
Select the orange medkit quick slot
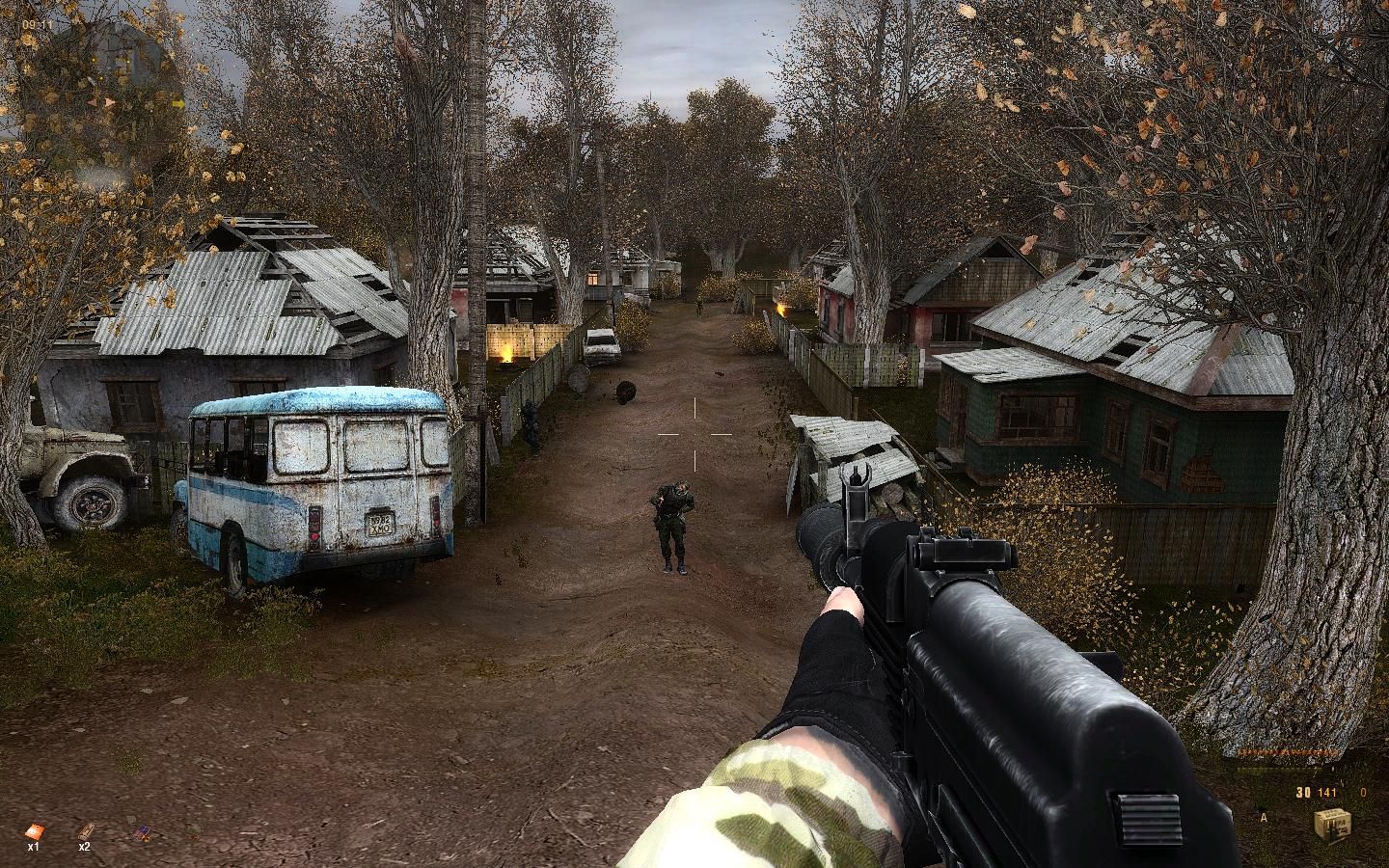(x=35, y=830)
